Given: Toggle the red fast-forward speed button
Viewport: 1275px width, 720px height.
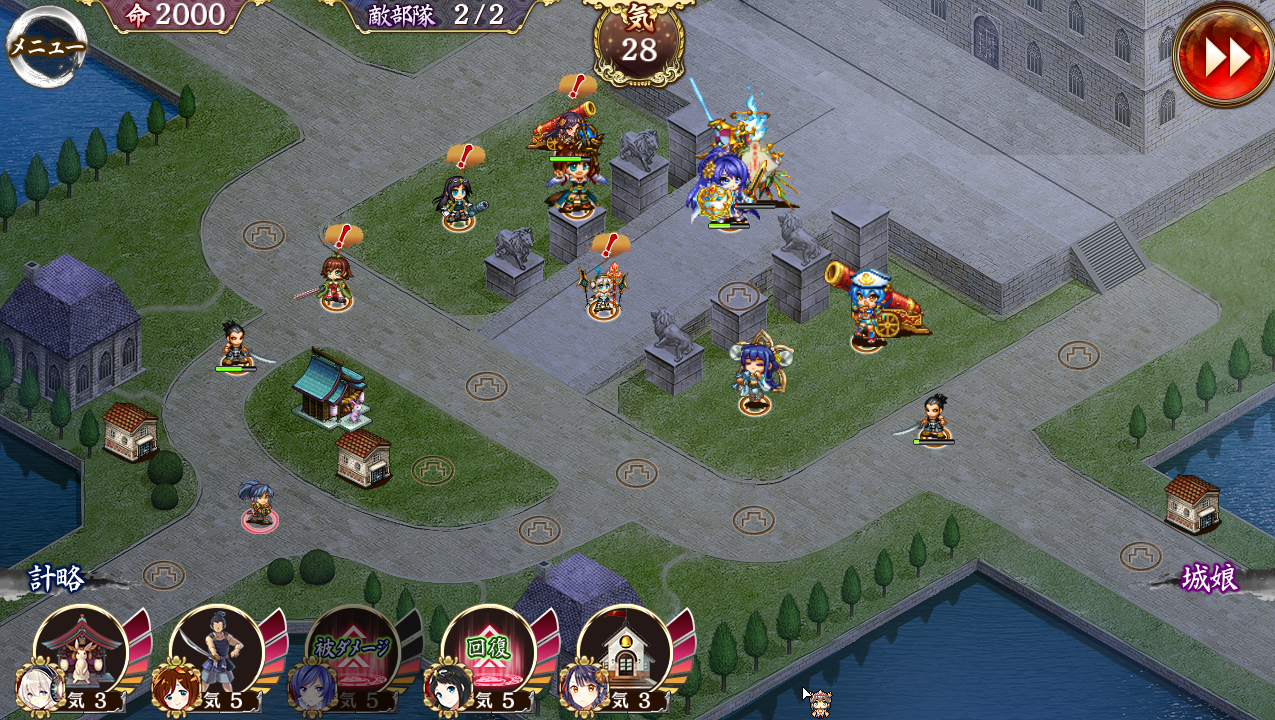Looking at the screenshot, I should [x=1224, y=57].
